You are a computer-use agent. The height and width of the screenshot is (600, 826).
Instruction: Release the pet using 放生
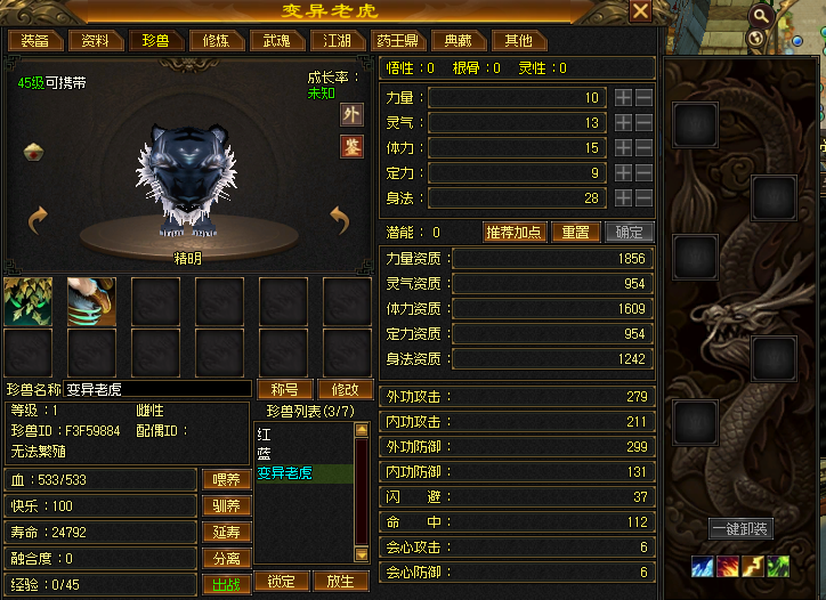click(x=341, y=581)
